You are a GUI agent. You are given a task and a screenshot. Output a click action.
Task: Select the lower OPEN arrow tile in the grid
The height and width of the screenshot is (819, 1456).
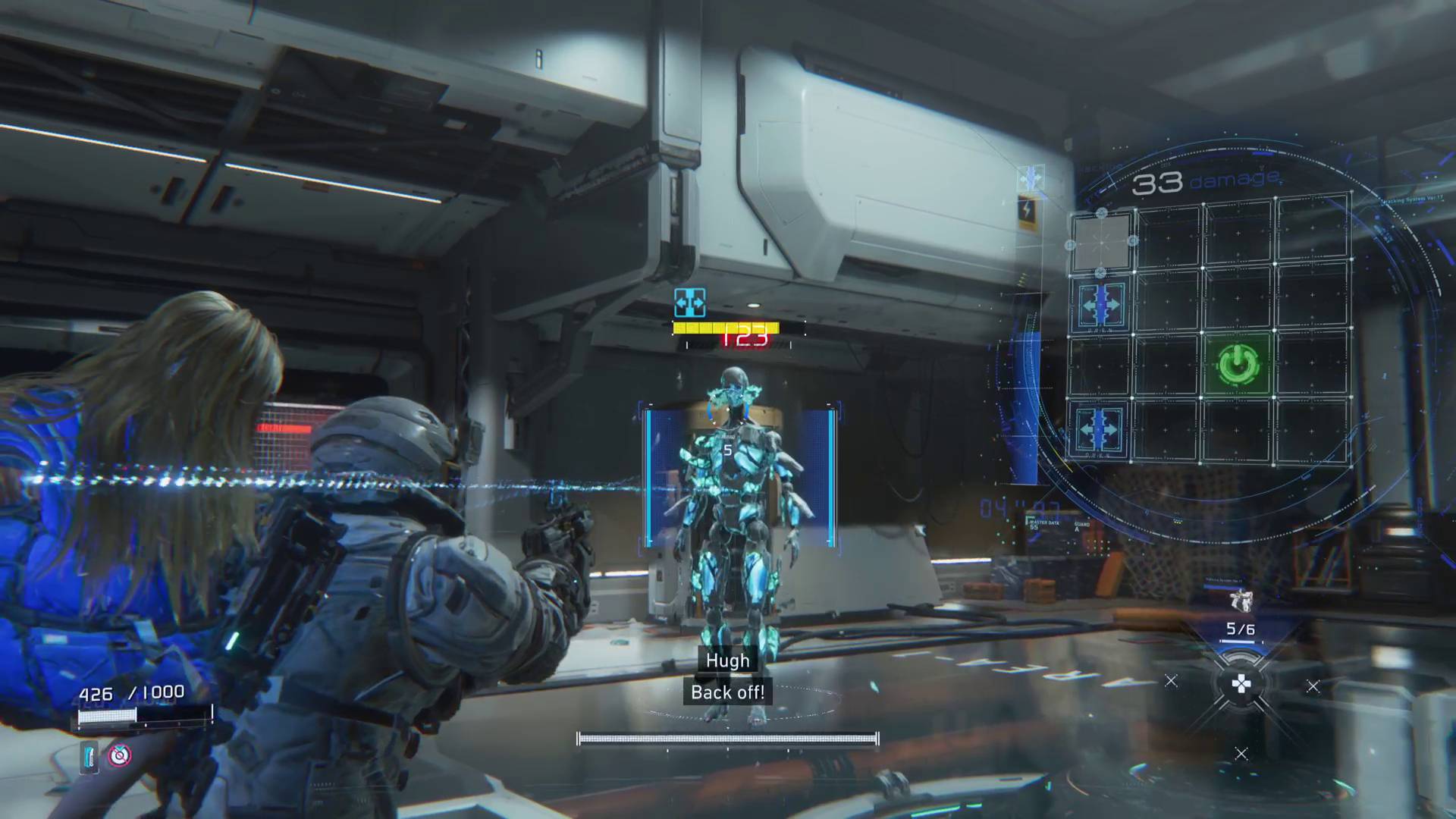click(1100, 428)
